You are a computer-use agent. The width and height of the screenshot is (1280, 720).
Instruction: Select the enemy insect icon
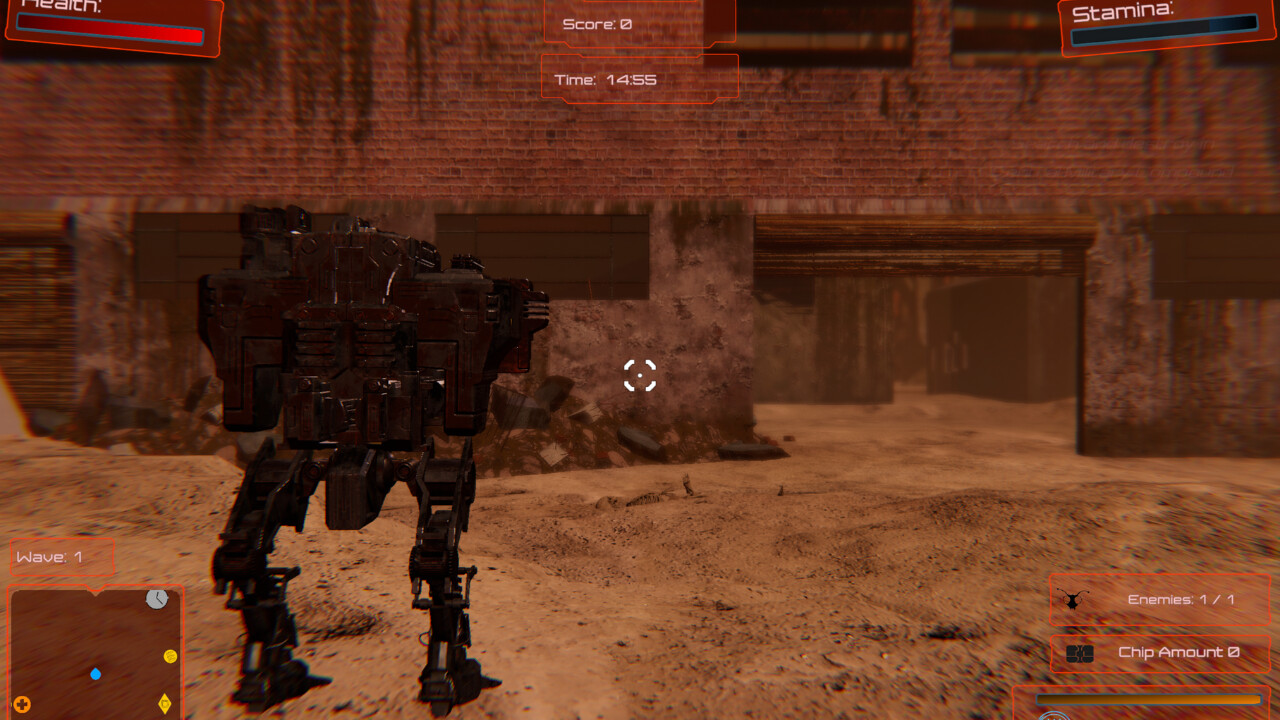click(x=1070, y=600)
